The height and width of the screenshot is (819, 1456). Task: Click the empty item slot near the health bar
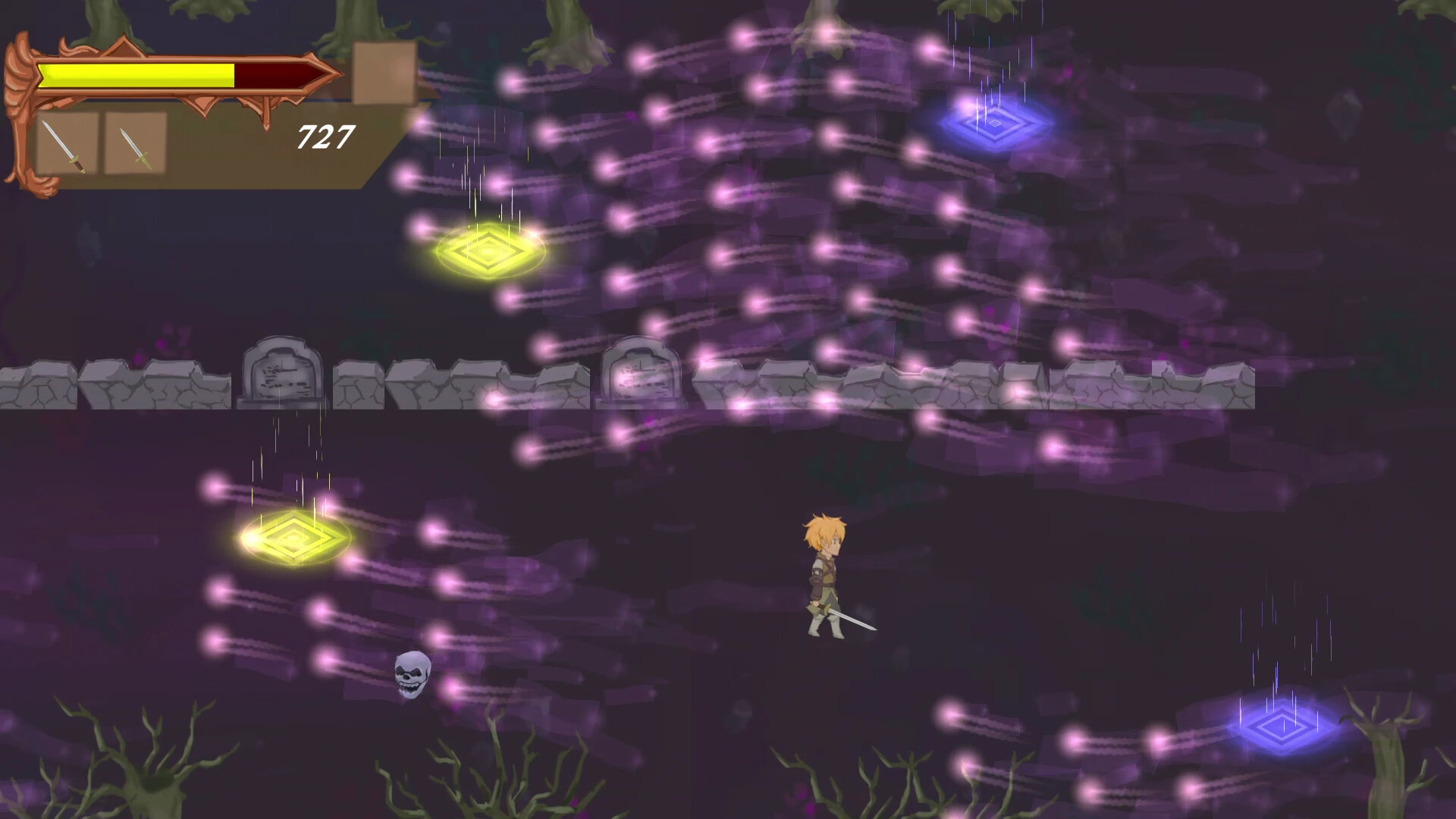click(381, 72)
